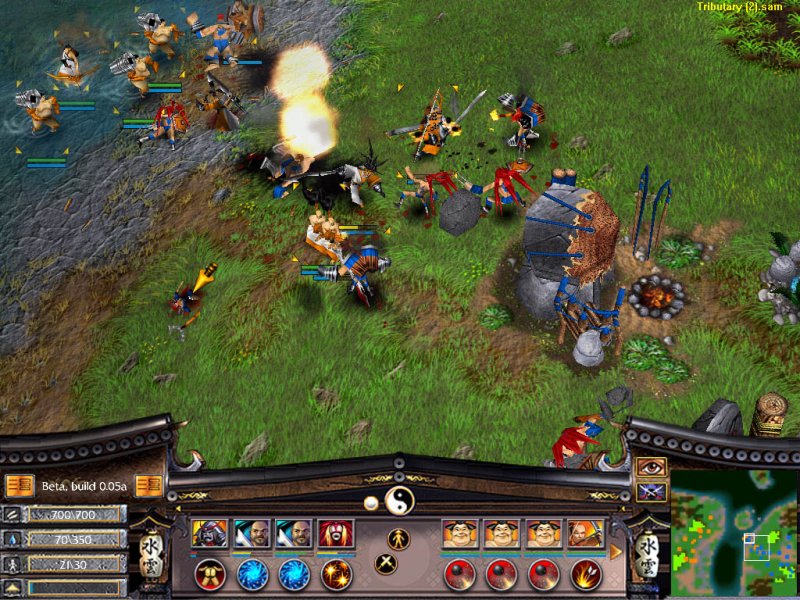Open the crossed swords banner button
This screenshot has height=600, width=800.
(650, 491)
